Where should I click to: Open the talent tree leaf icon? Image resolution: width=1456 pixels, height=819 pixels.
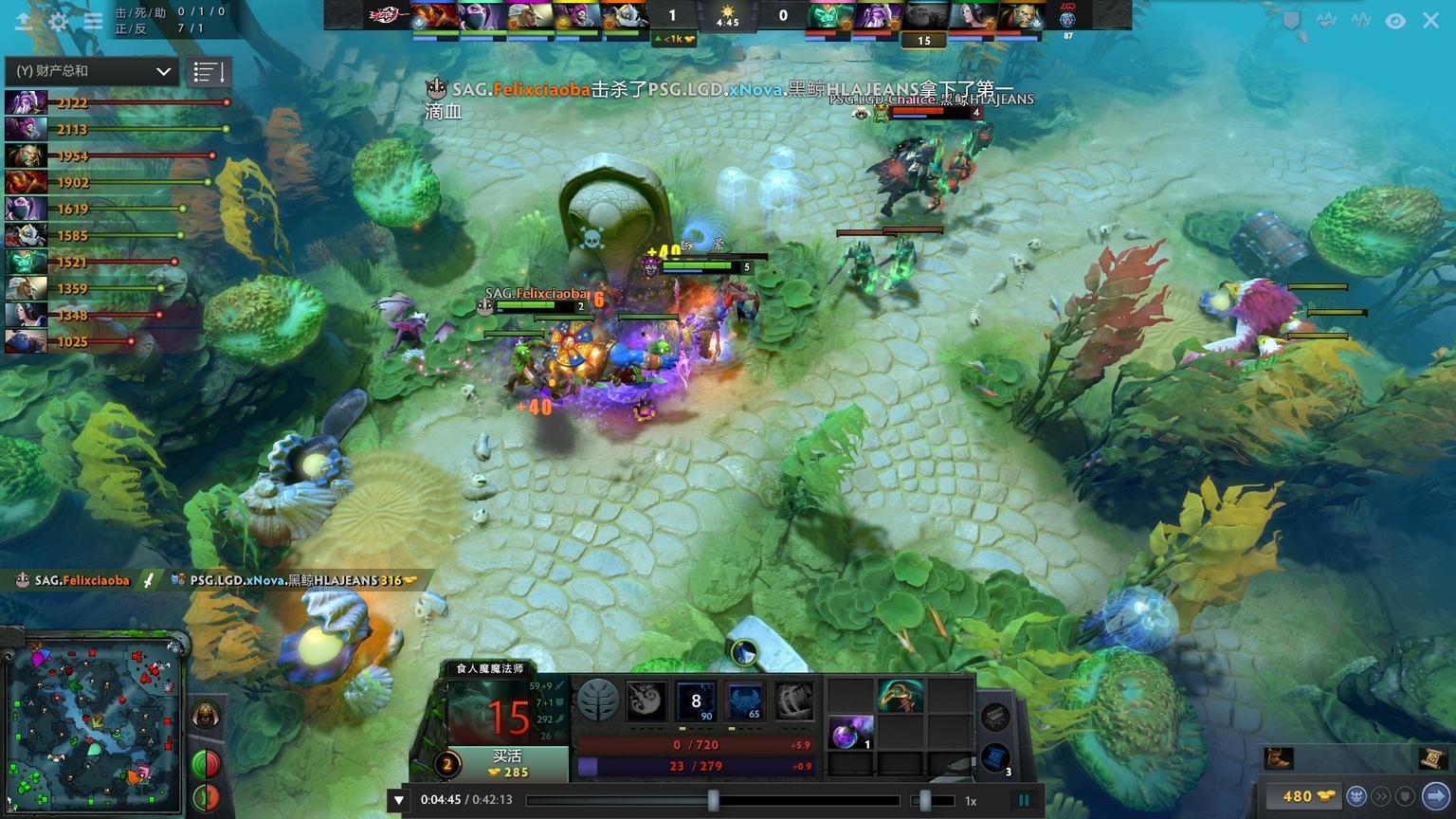click(596, 701)
